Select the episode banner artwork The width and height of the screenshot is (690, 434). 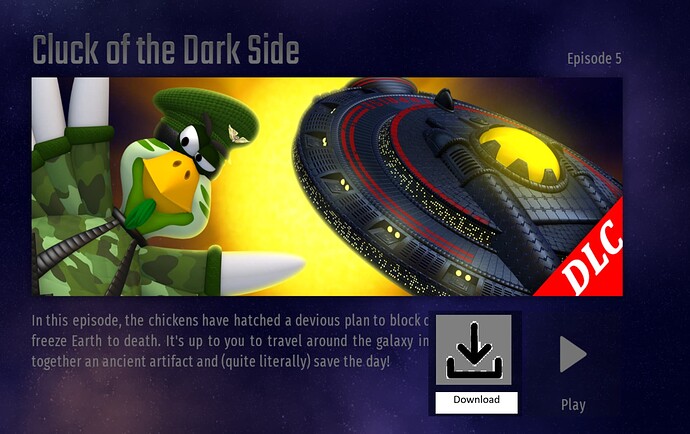[327, 187]
